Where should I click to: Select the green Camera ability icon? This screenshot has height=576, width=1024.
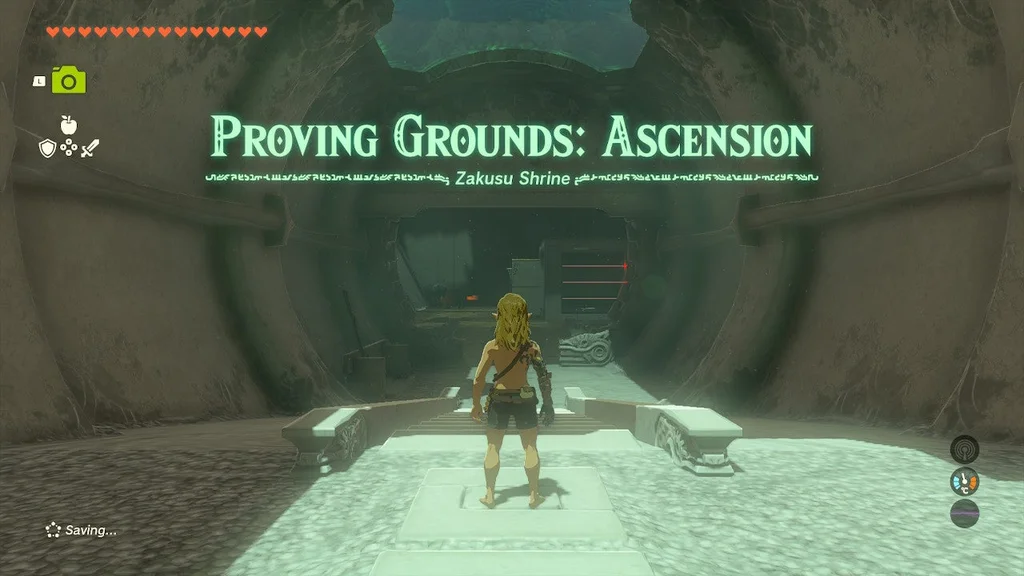[x=69, y=80]
